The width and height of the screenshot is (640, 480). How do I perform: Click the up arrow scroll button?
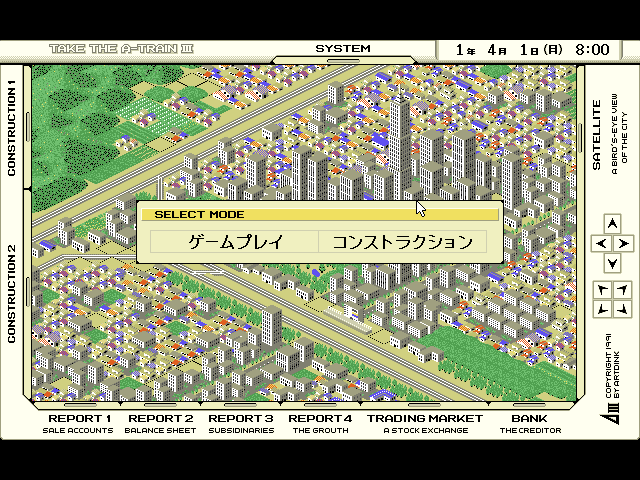click(611, 224)
